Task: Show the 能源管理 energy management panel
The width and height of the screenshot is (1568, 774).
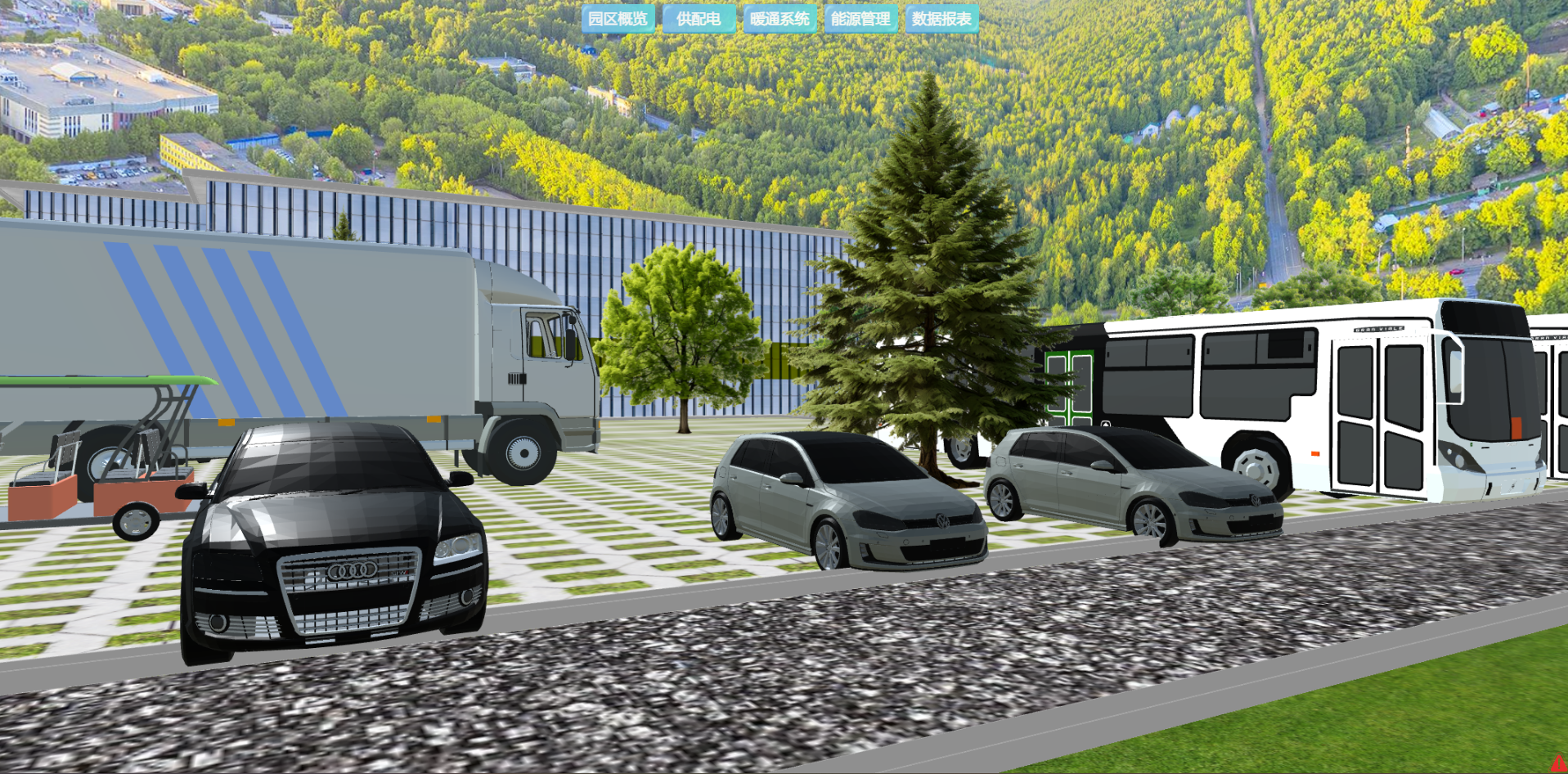Action: pos(860,19)
